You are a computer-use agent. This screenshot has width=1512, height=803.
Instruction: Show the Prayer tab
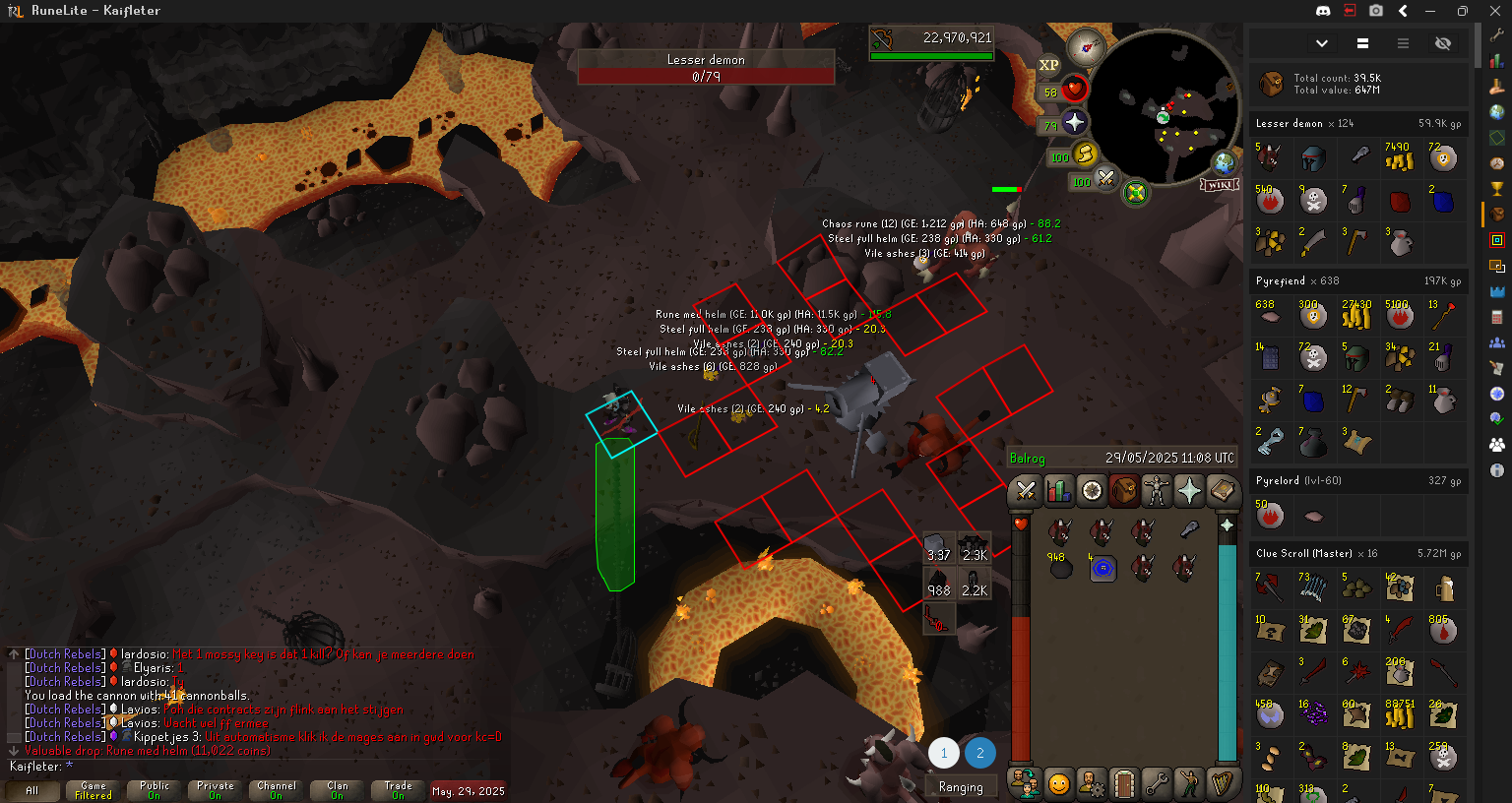pyautogui.click(x=1189, y=489)
